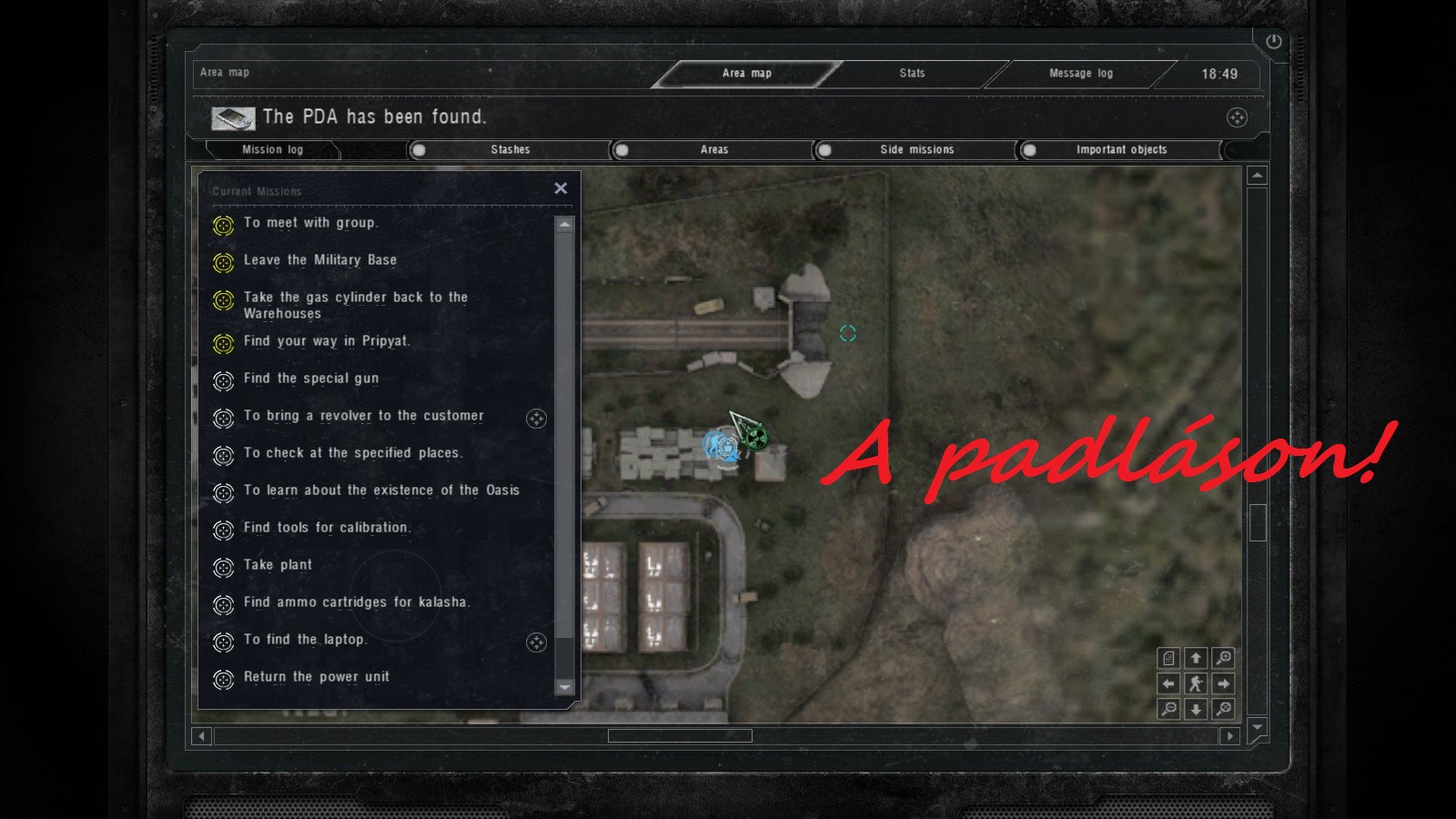Select the 'Find your way in Pripyat' mission

pos(326,341)
